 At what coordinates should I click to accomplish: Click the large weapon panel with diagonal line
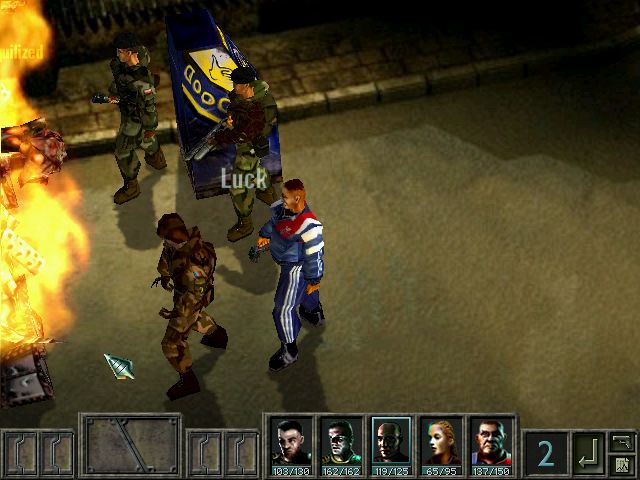[131, 446]
